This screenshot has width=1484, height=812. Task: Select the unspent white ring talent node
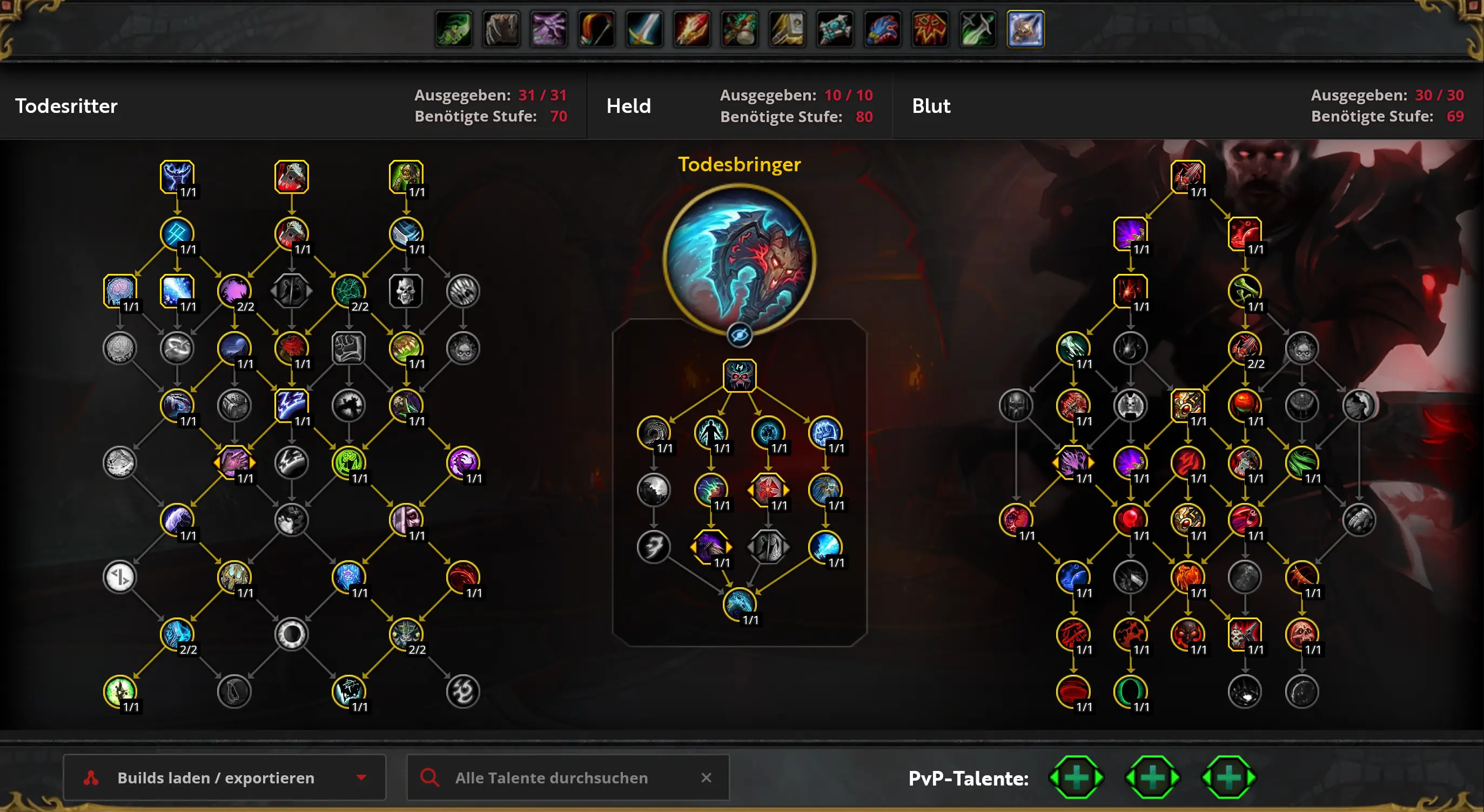click(x=292, y=634)
